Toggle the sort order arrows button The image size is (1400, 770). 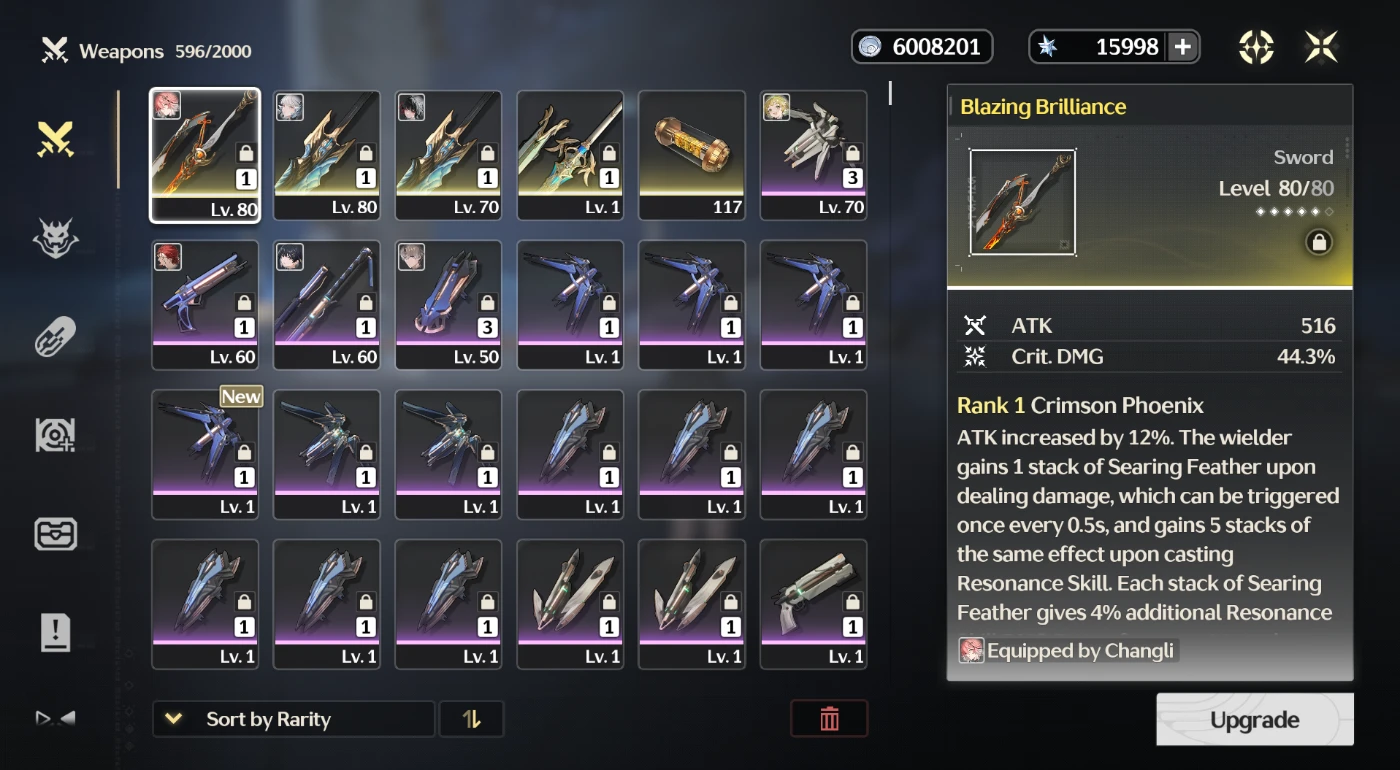click(471, 719)
